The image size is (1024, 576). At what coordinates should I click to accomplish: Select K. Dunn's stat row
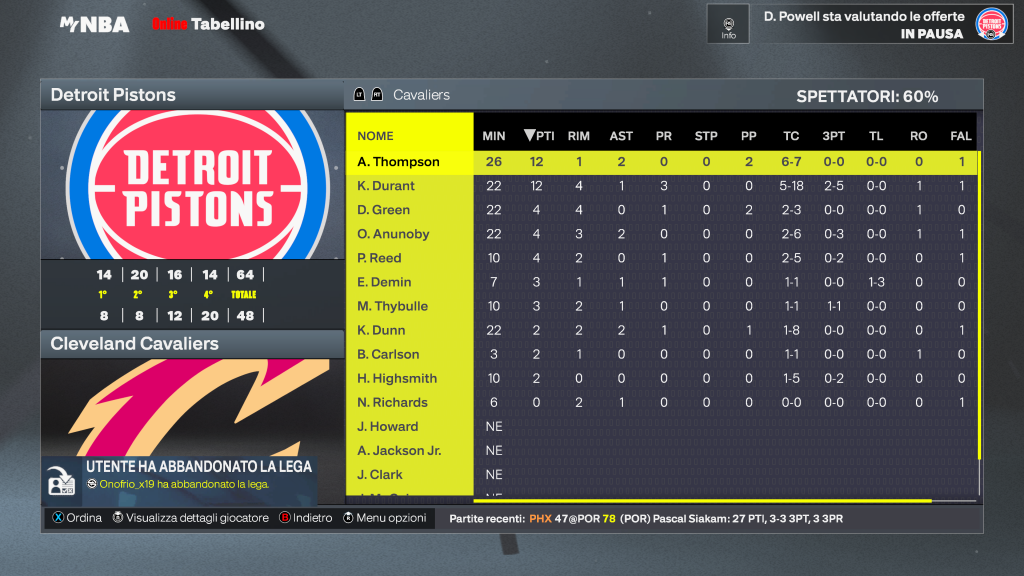click(383, 330)
